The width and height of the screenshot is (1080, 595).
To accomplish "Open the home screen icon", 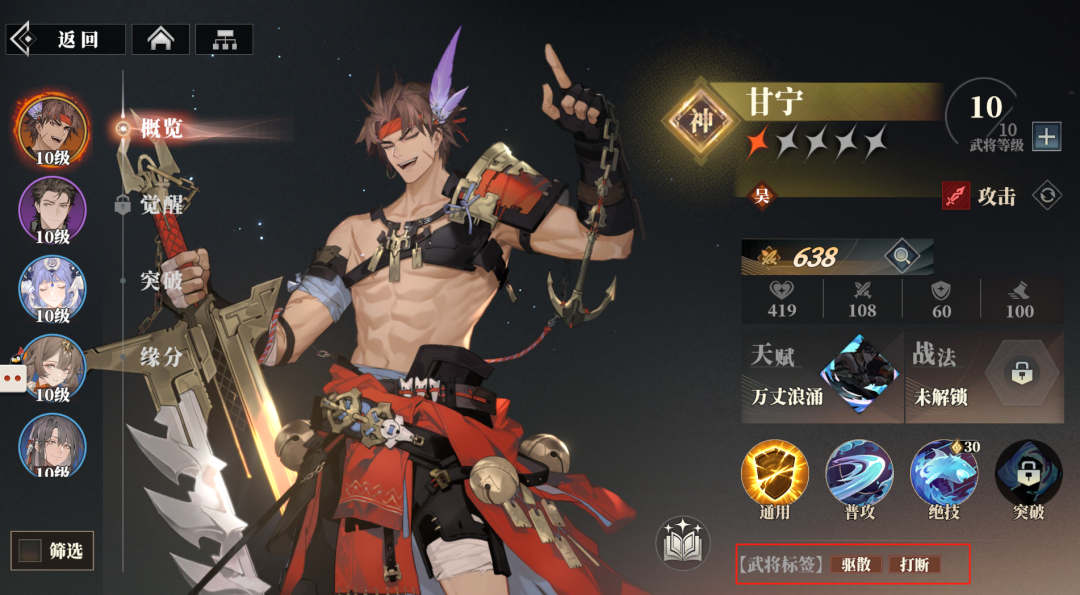I will [160, 39].
